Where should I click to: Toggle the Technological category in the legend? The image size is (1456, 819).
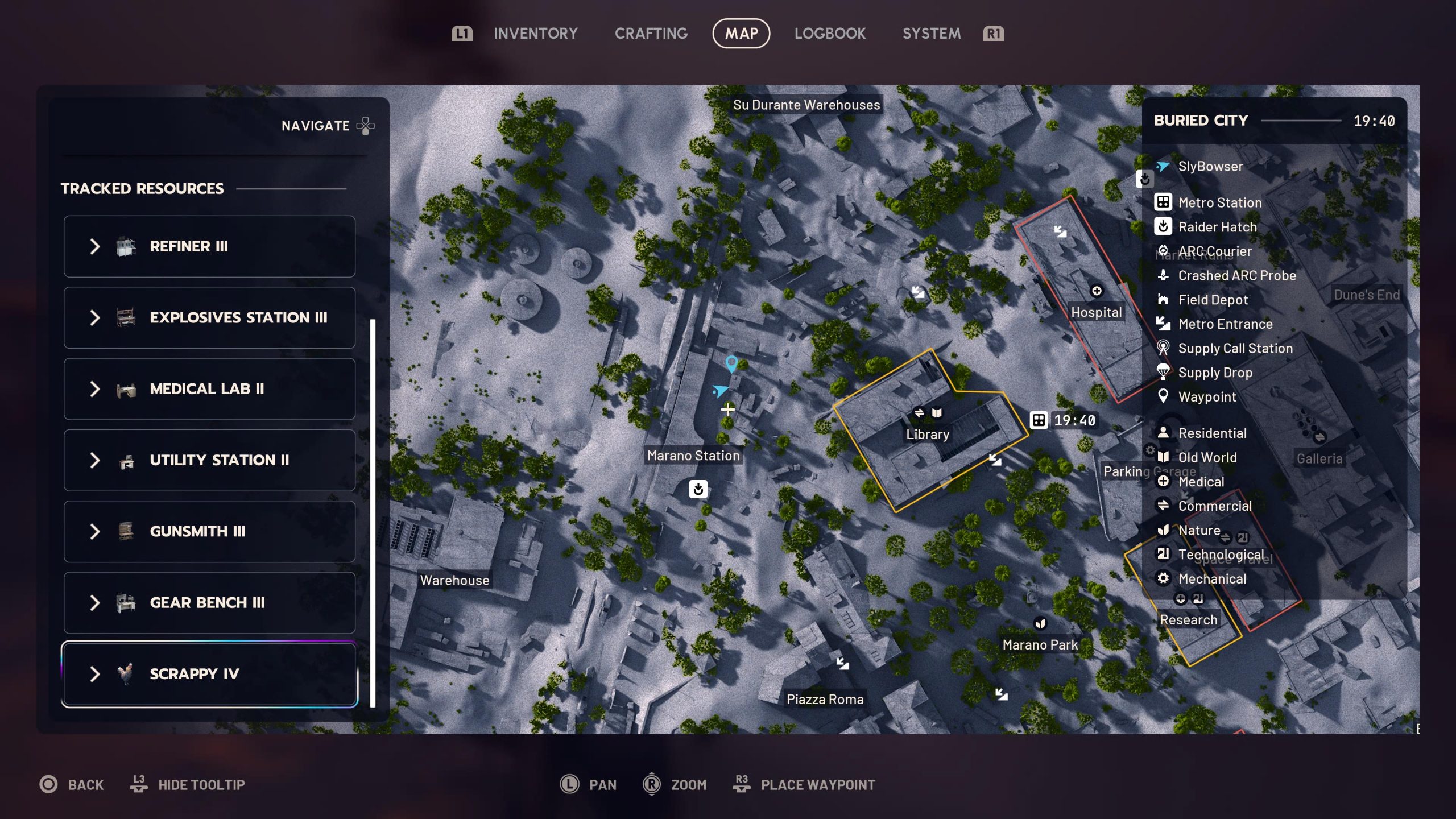pos(1163,554)
